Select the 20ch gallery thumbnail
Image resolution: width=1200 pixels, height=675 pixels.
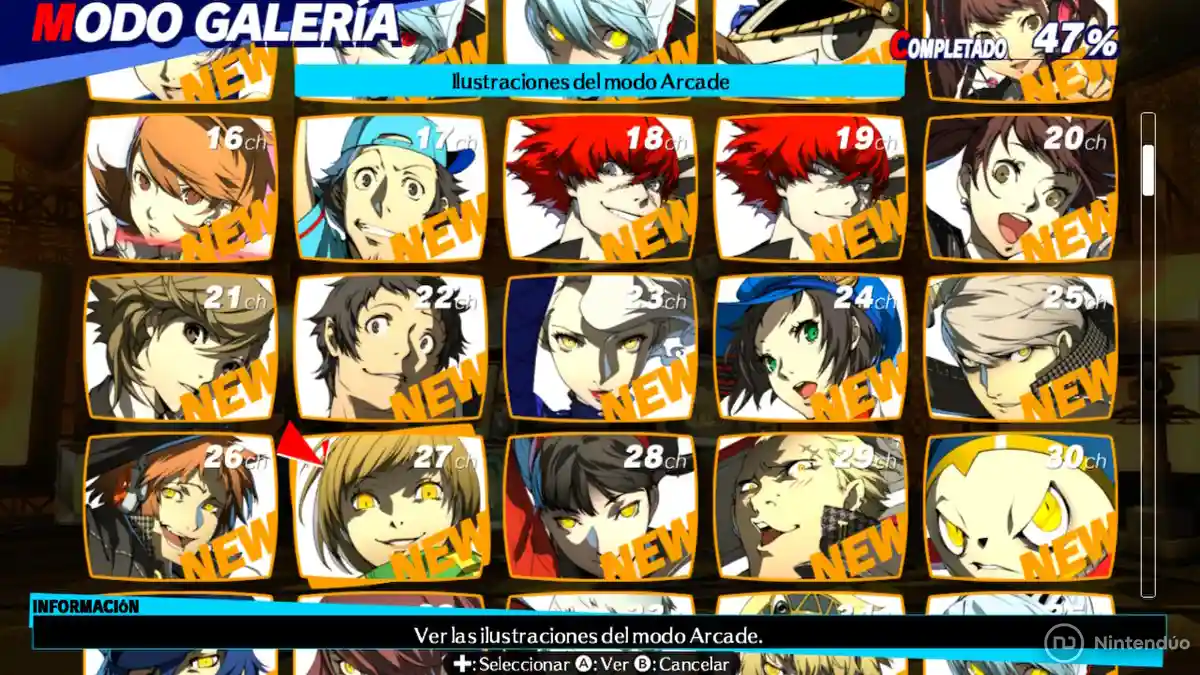(1020, 188)
